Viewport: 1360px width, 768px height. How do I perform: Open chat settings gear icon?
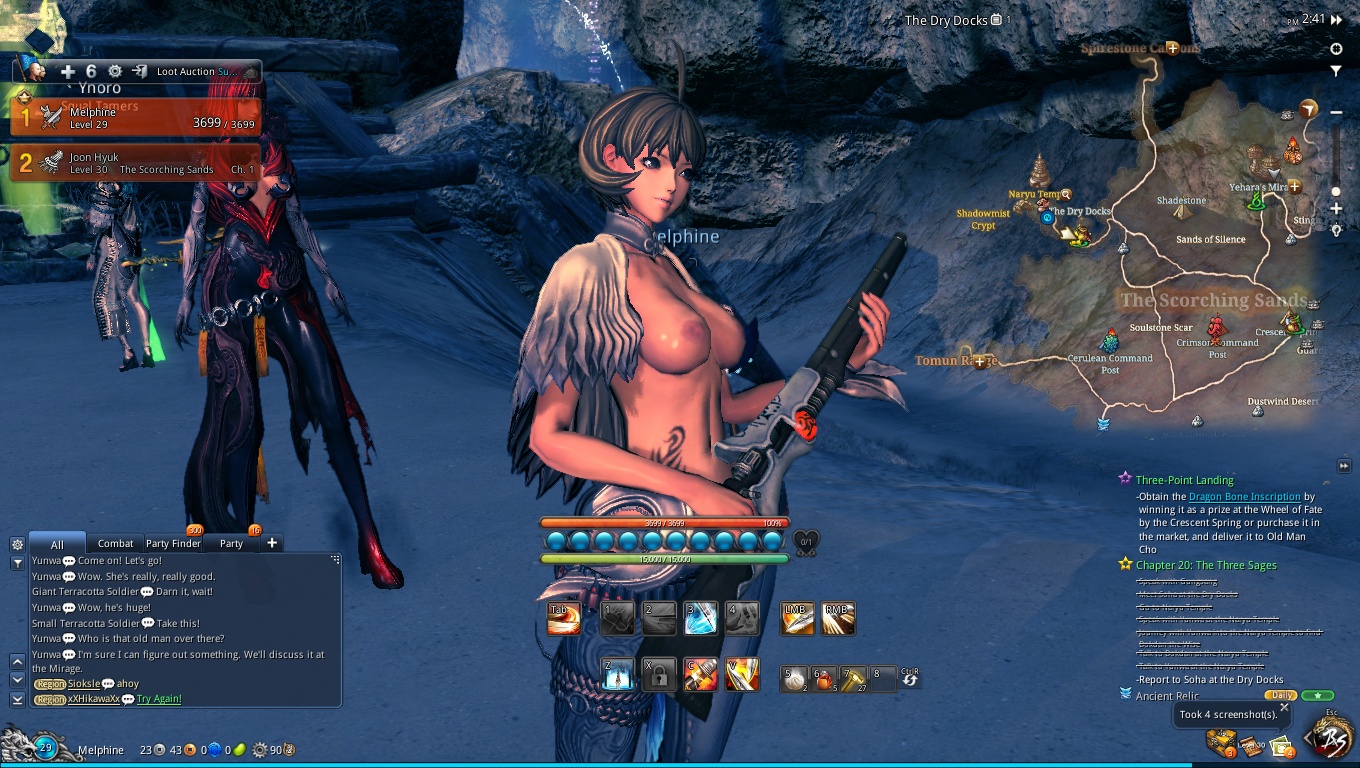(x=17, y=544)
